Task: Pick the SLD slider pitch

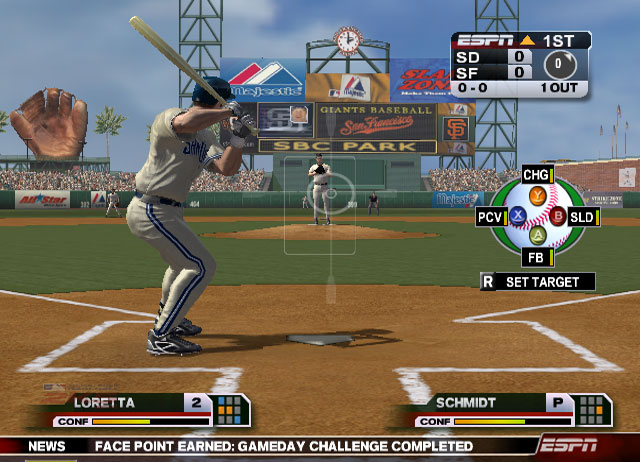Action: (x=582, y=216)
